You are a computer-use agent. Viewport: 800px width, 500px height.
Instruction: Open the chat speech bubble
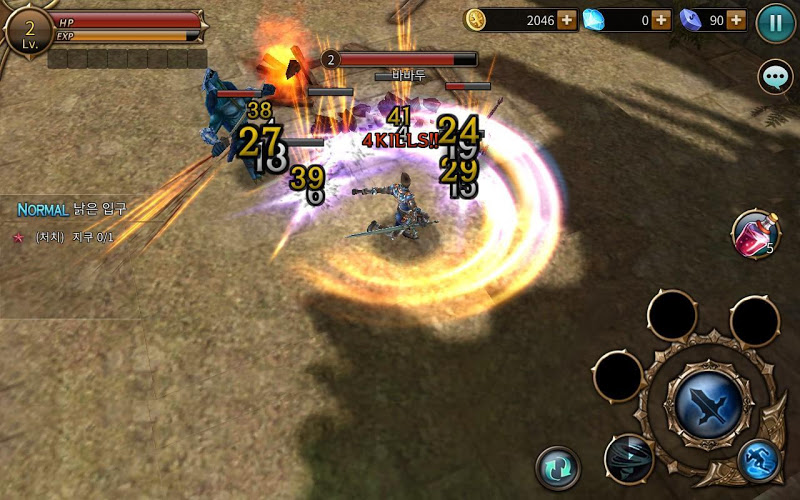[775, 77]
